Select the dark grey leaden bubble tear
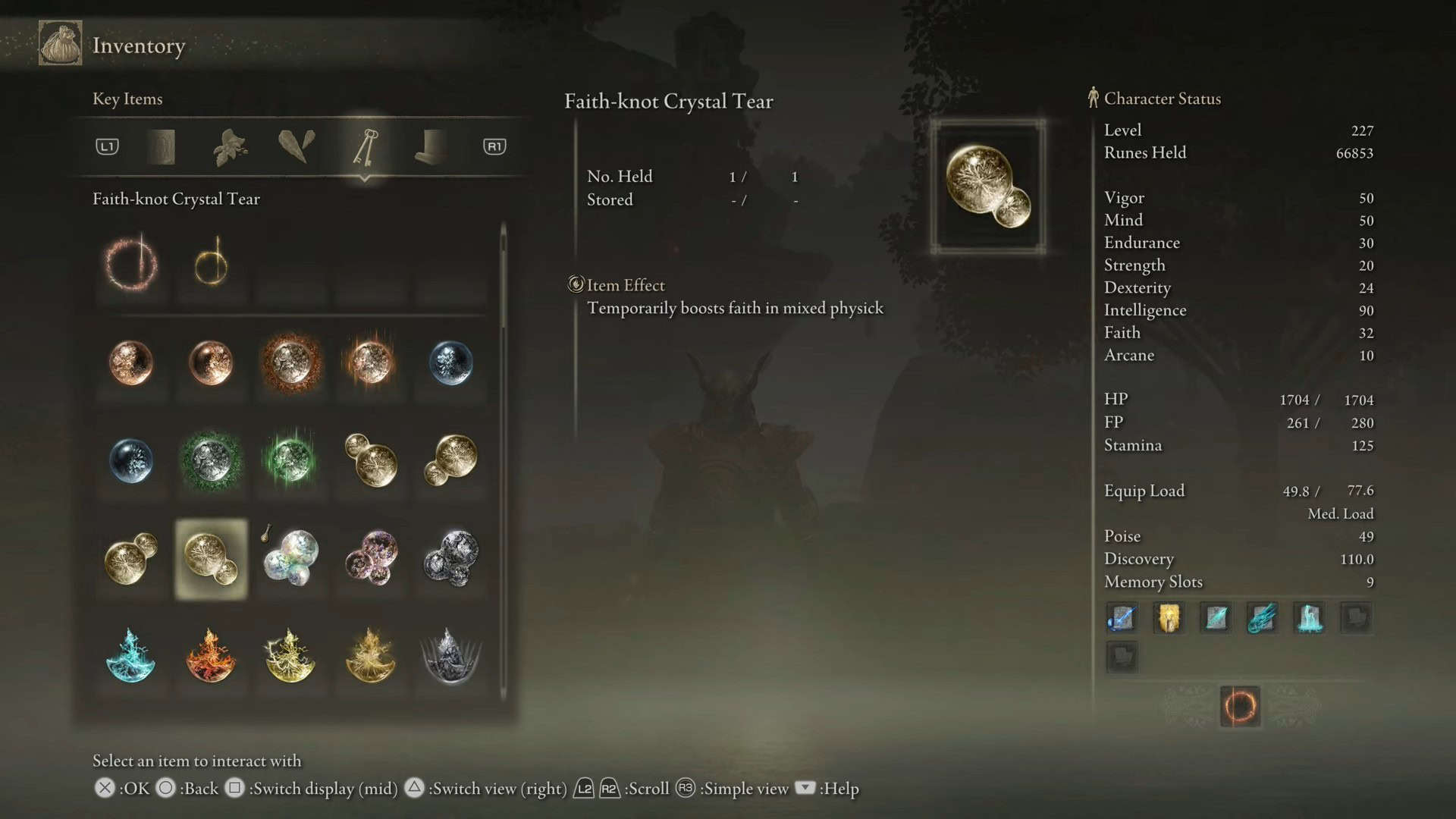The image size is (1456, 819). tap(451, 559)
